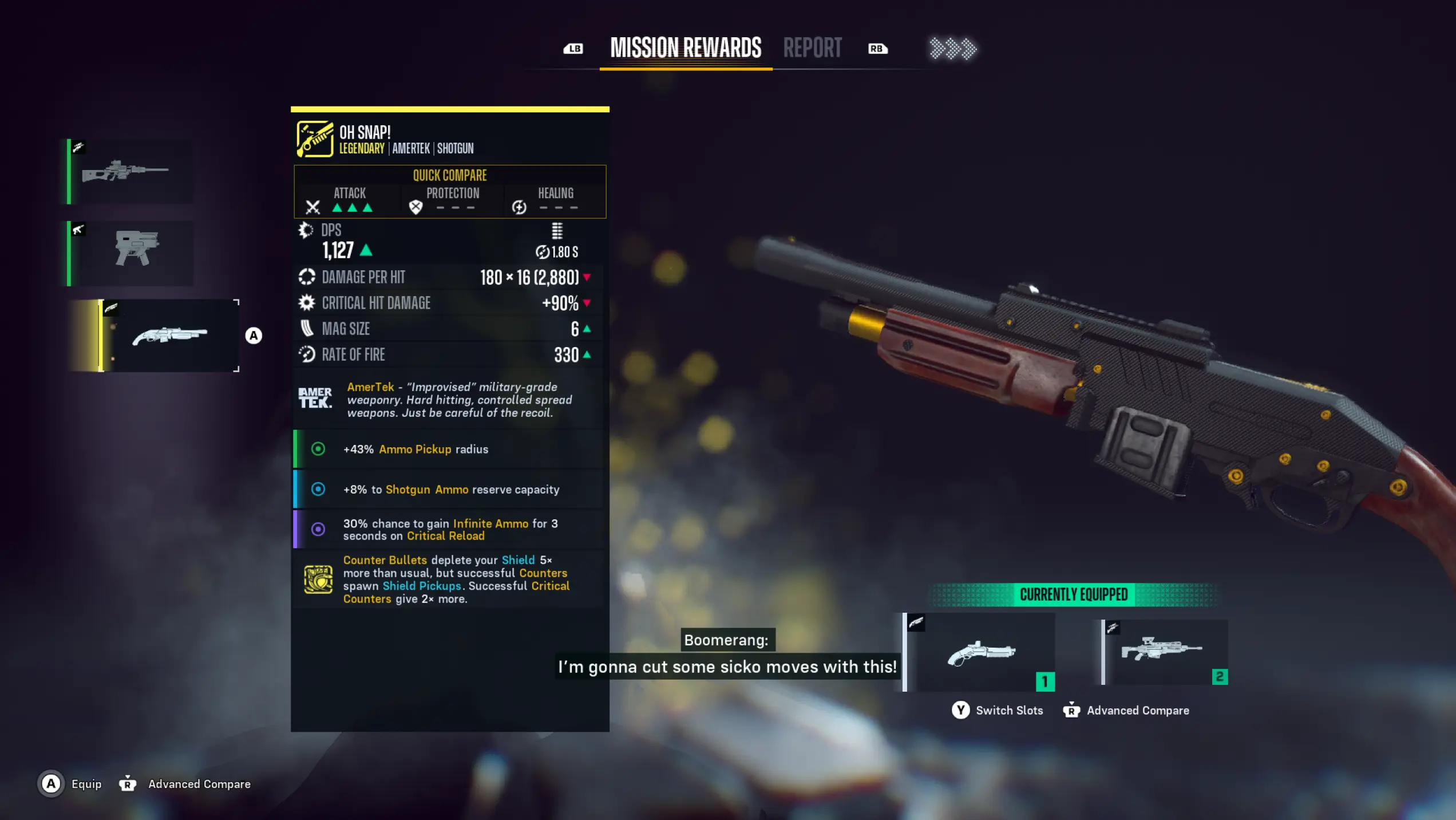The width and height of the screenshot is (1456, 820).
Task: Click the AmerTek manufacturer description
Action: (449, 400)
